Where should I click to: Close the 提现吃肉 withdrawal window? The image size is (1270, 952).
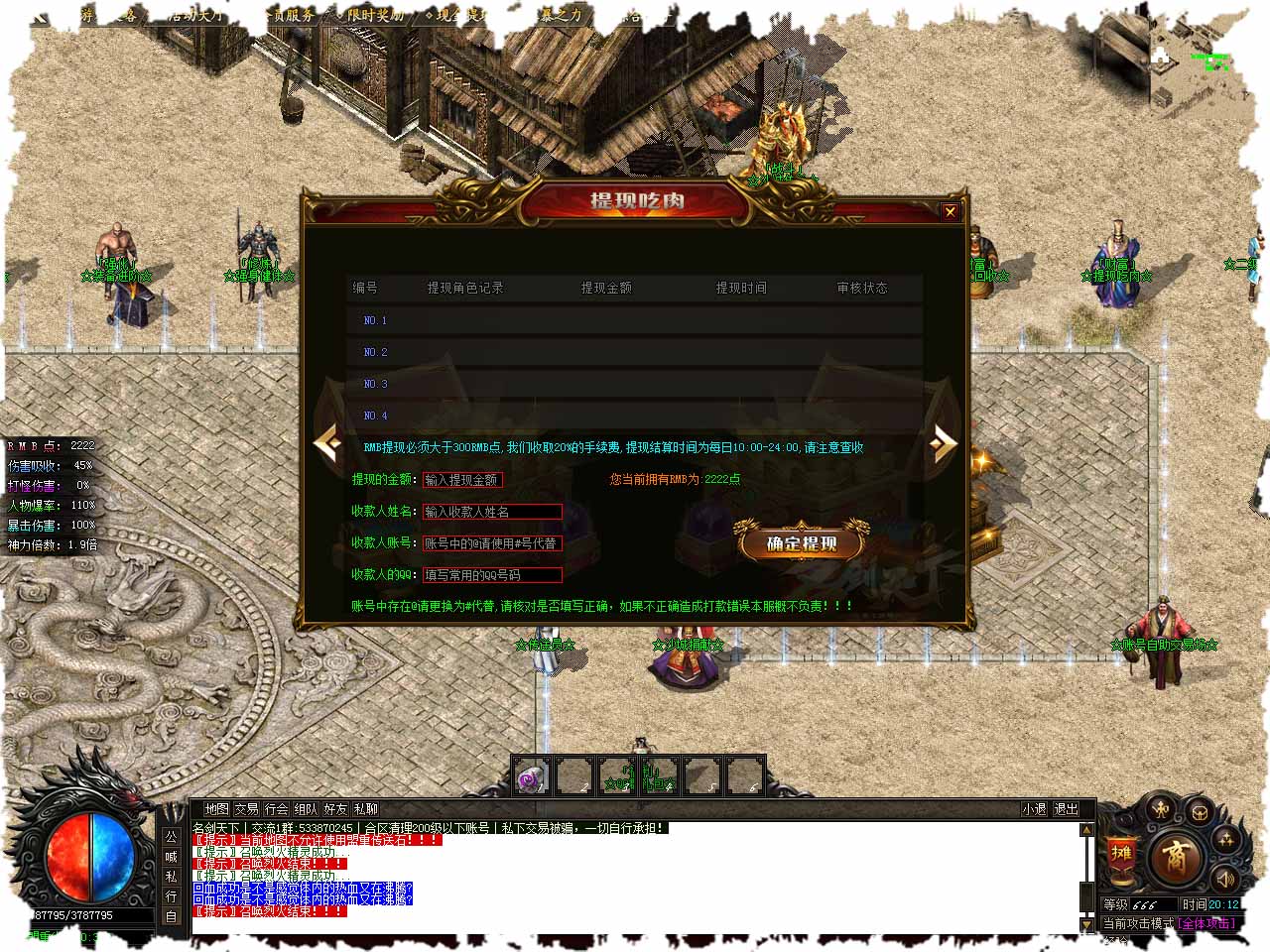pyautogui.click(x=950, y=211)
